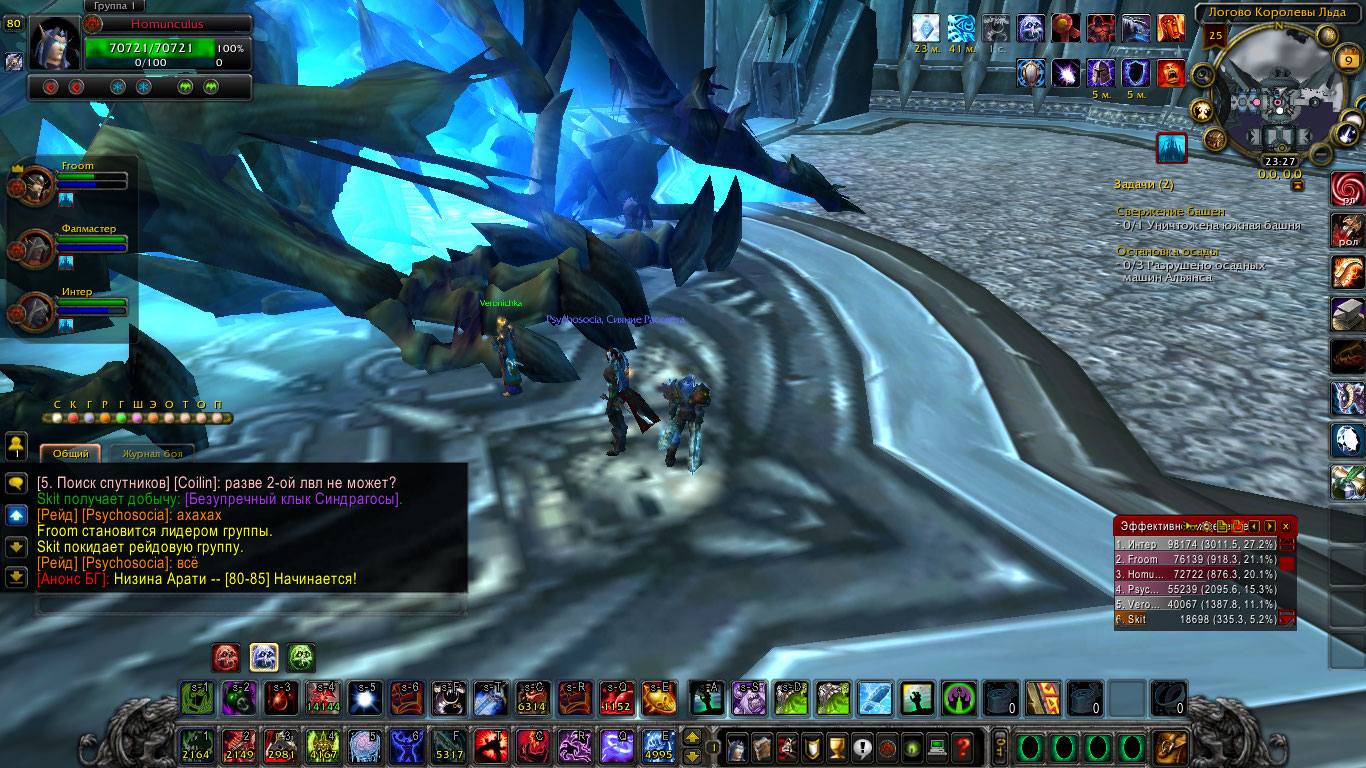Open the achievements golden cup button
1366x768 pixels.
pyautogui.click(x=838, y=746)
